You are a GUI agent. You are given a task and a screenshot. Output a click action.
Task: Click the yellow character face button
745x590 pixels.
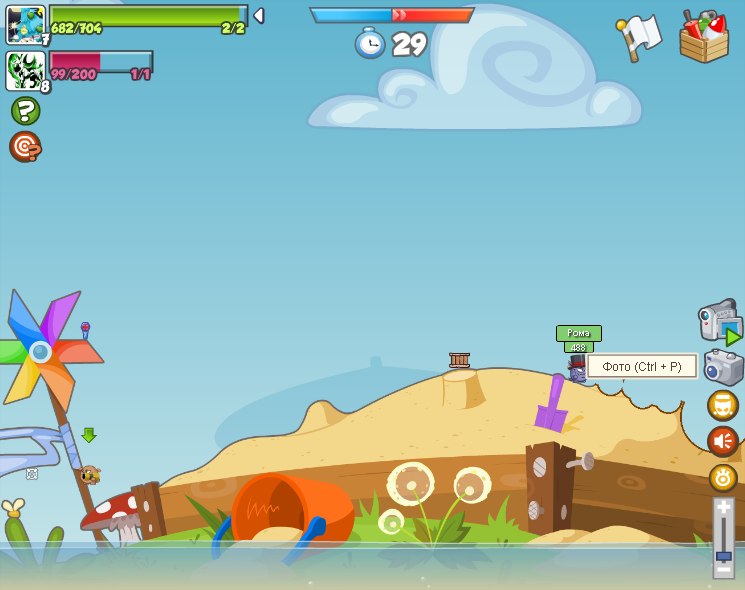(723, 405)
